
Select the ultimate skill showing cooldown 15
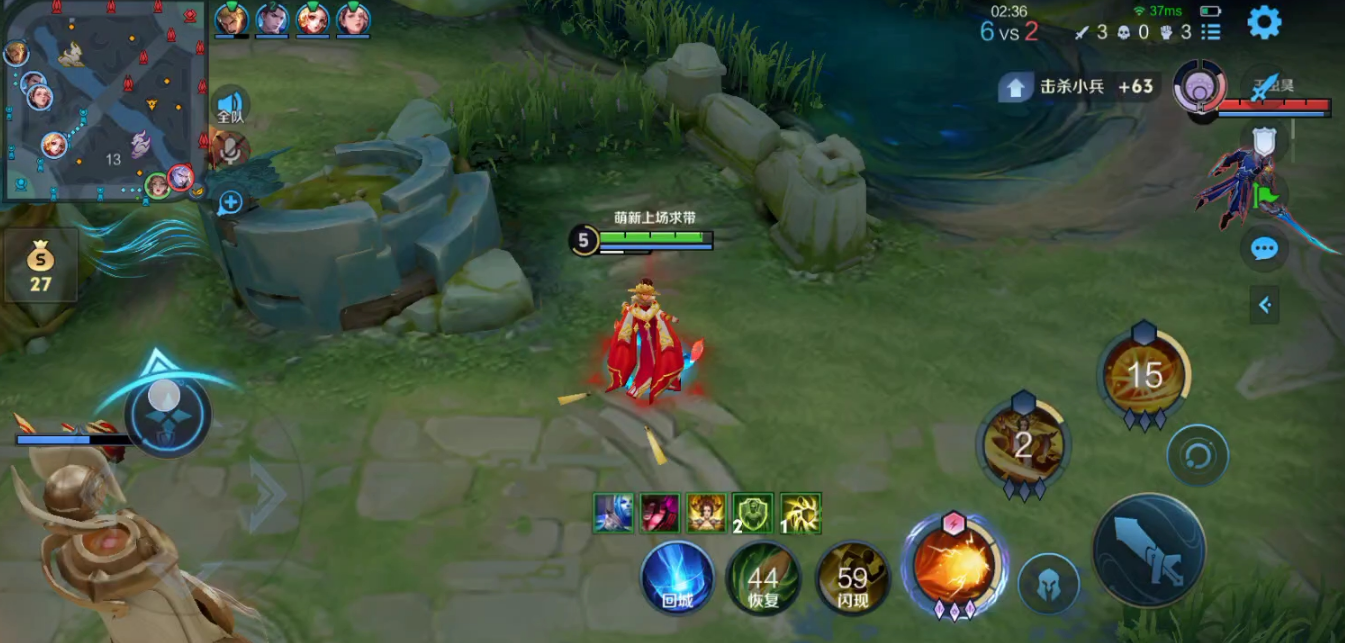click(1144, 376)
